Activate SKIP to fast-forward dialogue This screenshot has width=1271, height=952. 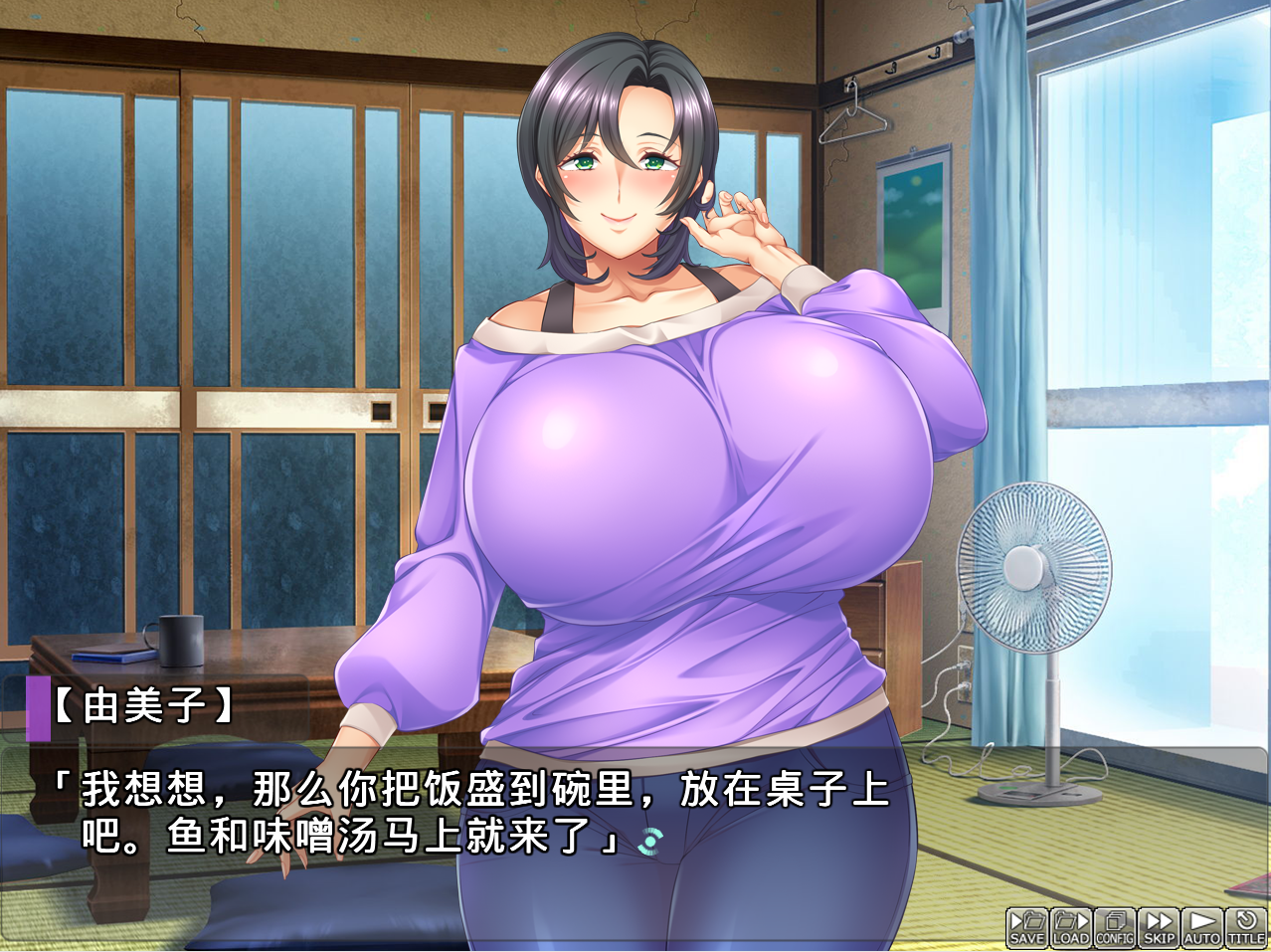[x=1159, y=927]
